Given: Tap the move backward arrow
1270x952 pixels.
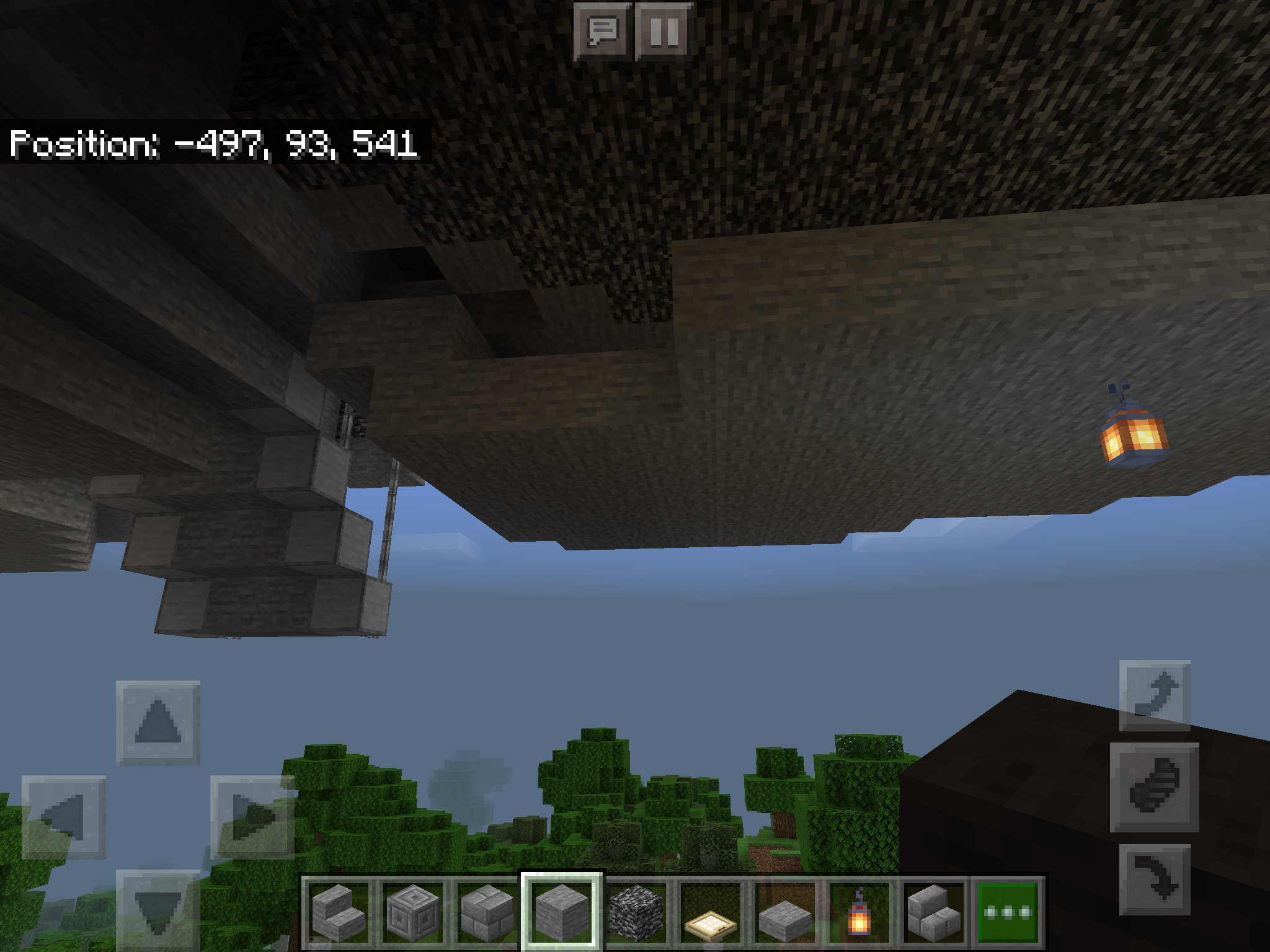Looking at the screenshot, I should [x=158, y=909].
